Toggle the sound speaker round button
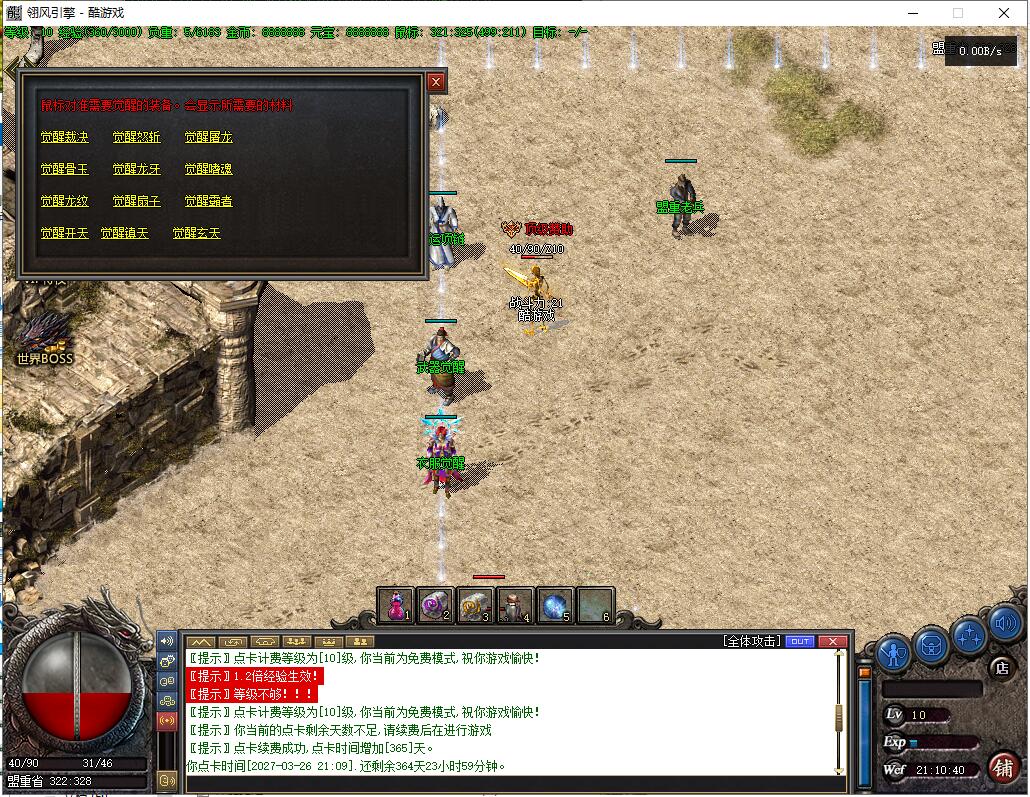The image size is (1030, 797). [x=1006, y=625]
